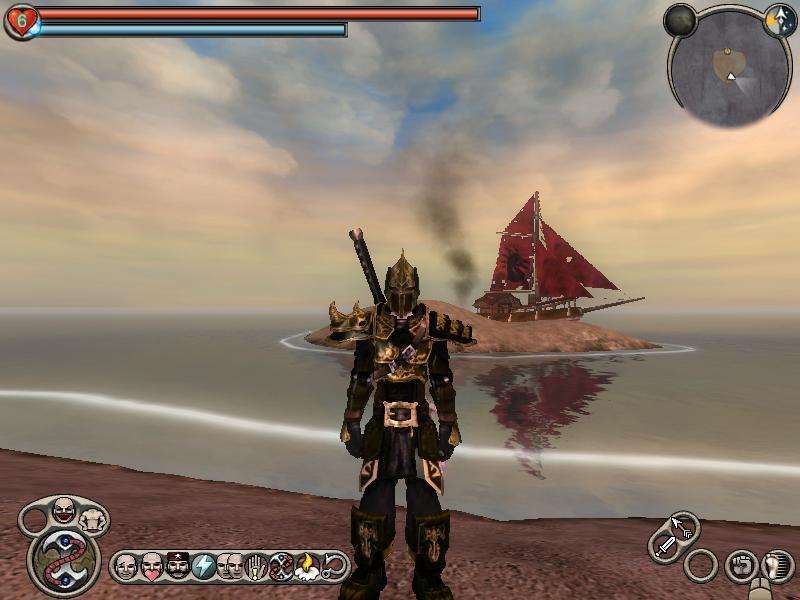Perform the flexing muscles expression

94,518
